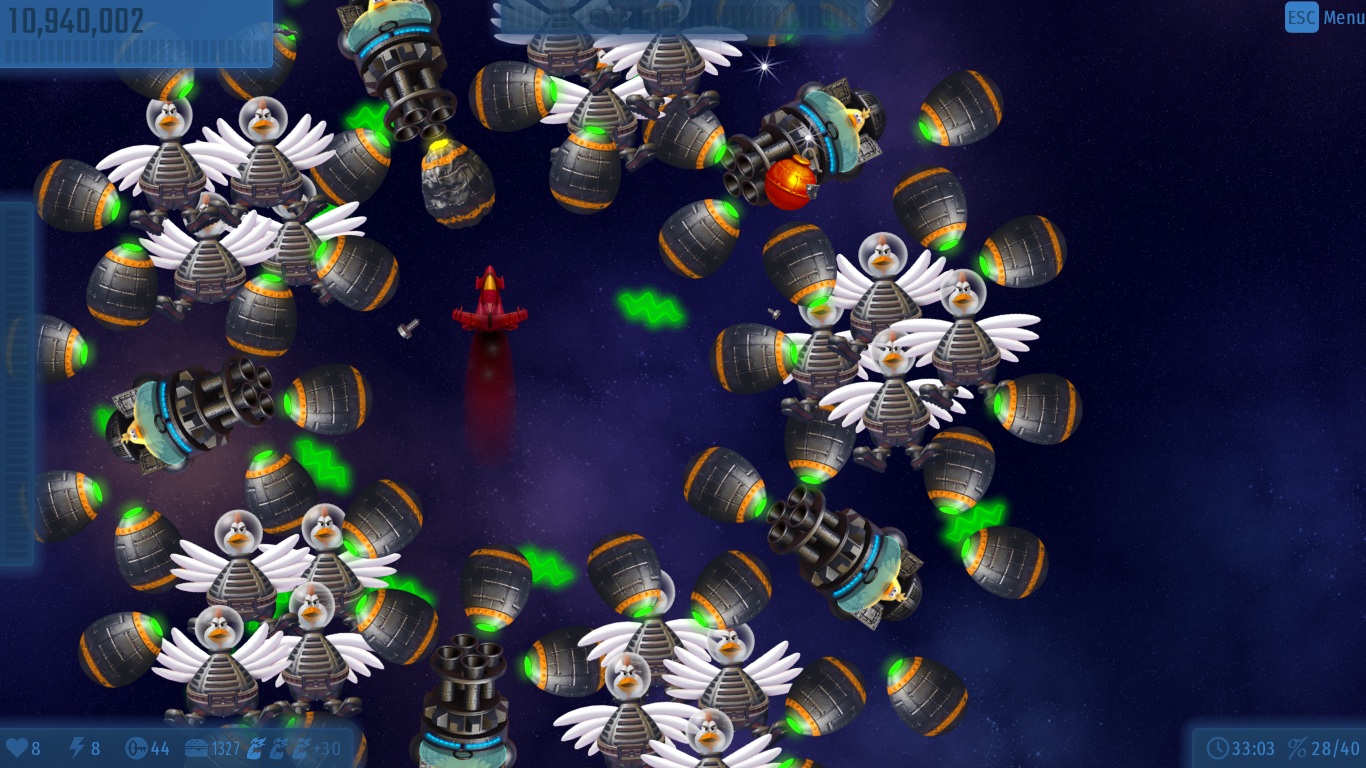The height and width of the screenshot is (768, 1366).
Task: Open the Menu in the top corner
Action: [x=1324, y=17]
